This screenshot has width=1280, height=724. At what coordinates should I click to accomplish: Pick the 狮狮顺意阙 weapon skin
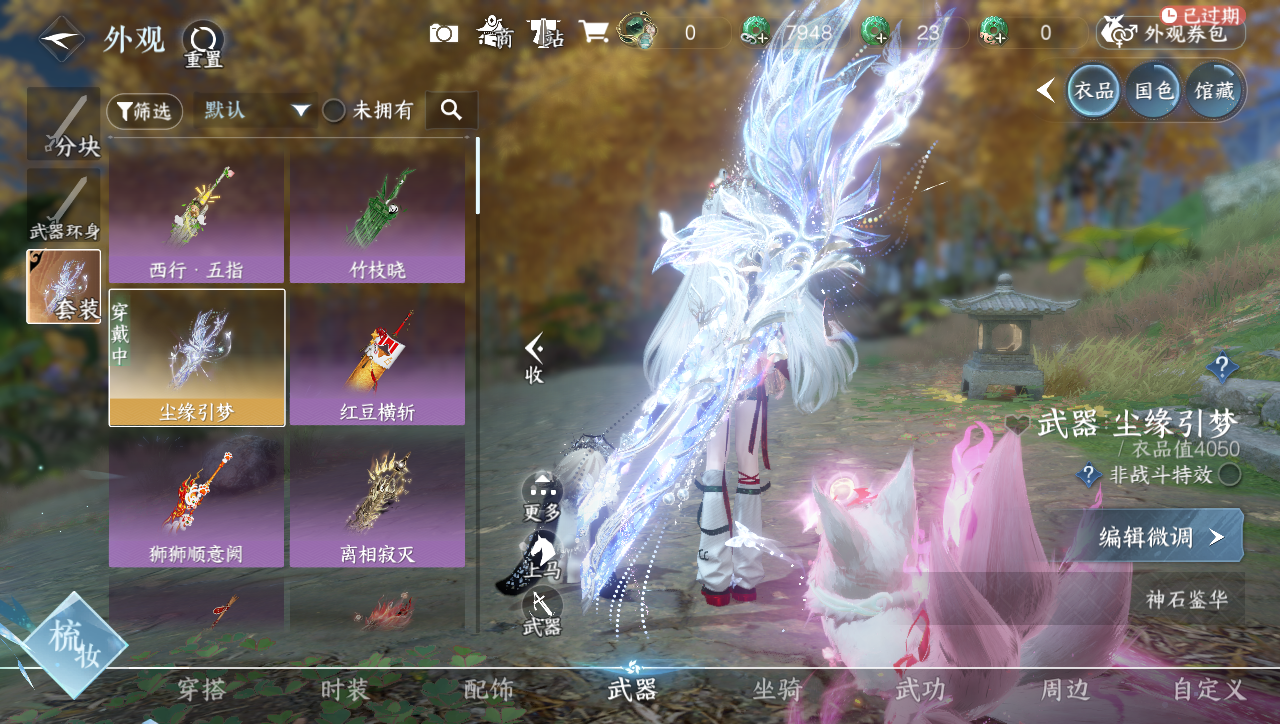(x=196, y=500)
